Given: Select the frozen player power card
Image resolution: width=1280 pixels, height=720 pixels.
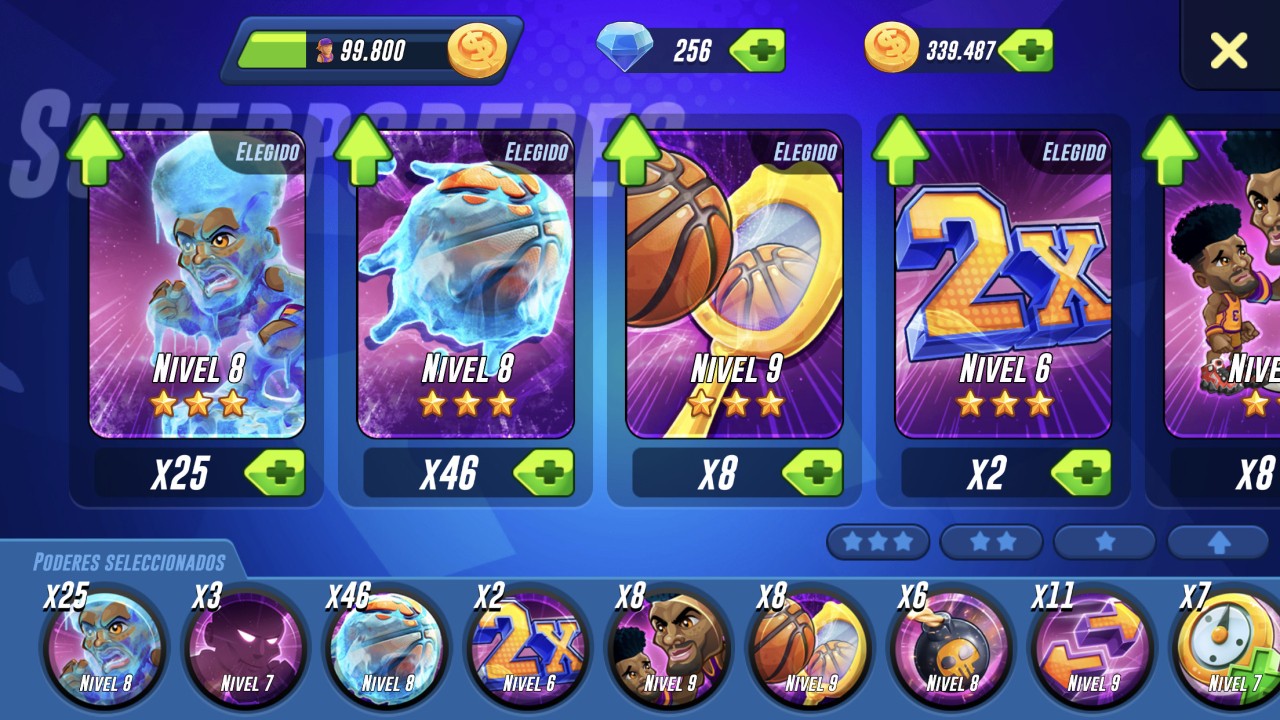Looking at the screenshot, I should click(x=197, y=285).
